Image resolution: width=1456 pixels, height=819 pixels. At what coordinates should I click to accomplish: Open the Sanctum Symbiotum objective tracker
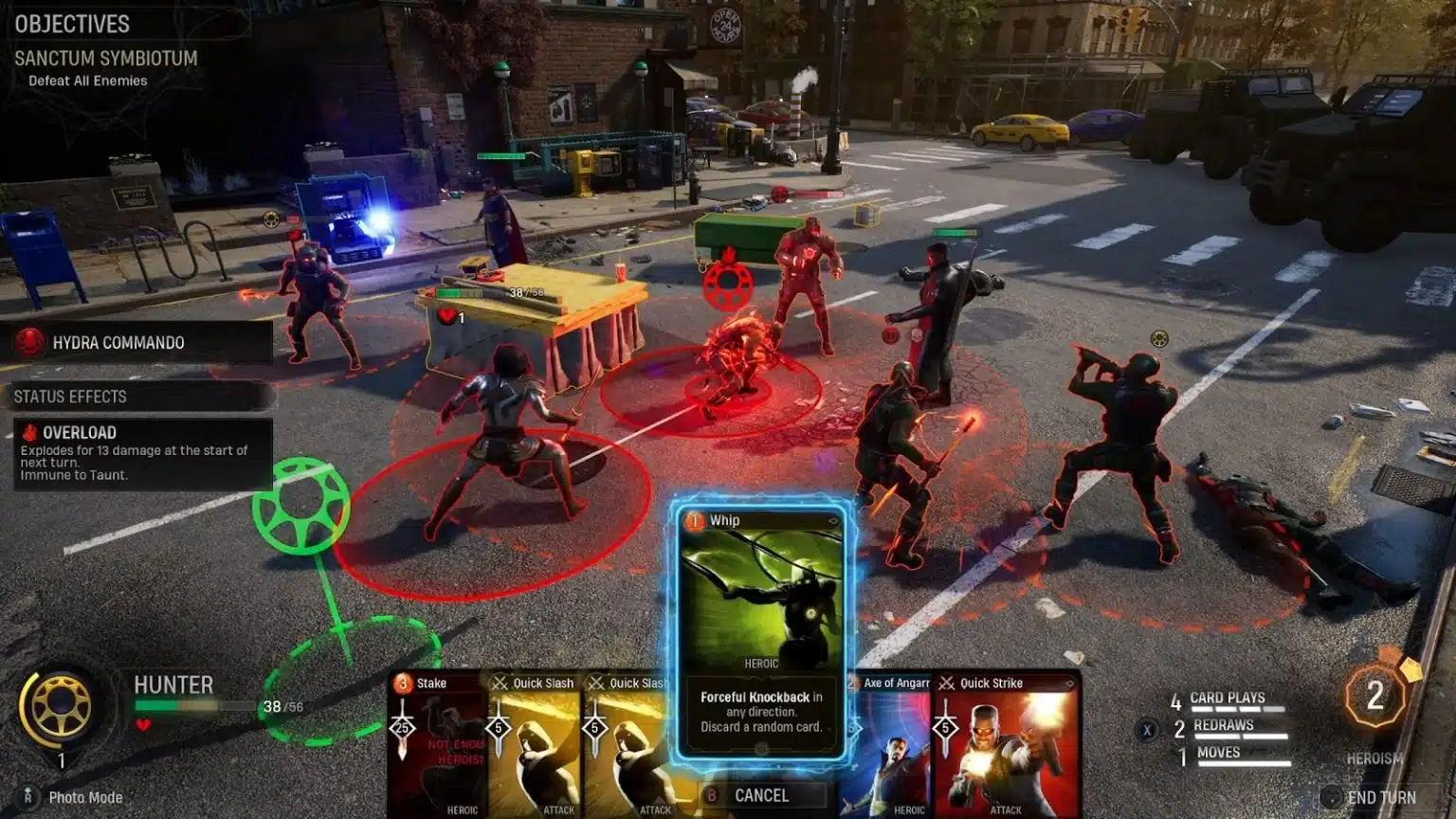coord(106,59)
